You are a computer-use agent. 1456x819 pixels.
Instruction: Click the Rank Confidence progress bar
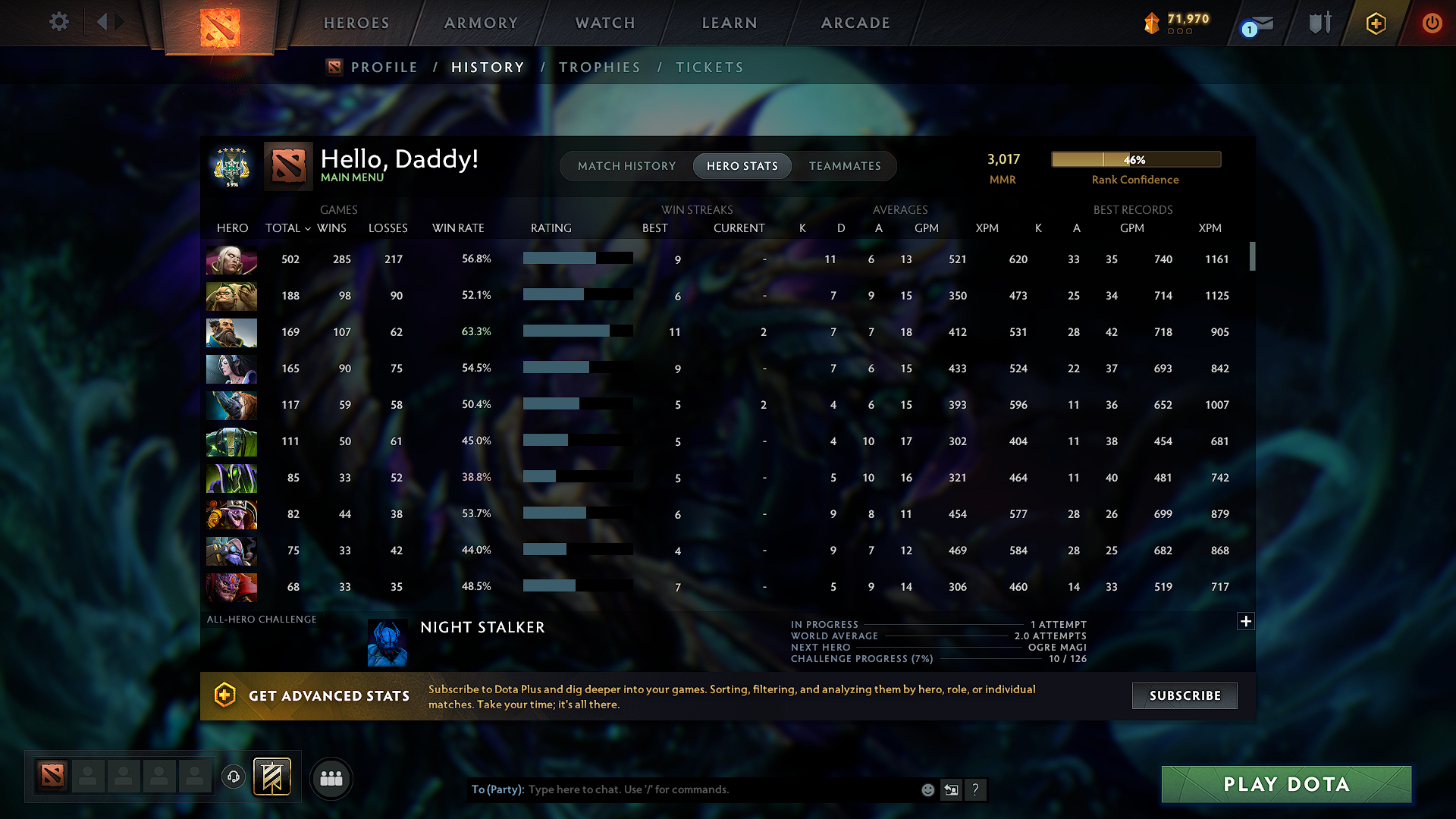(1135, 159)
